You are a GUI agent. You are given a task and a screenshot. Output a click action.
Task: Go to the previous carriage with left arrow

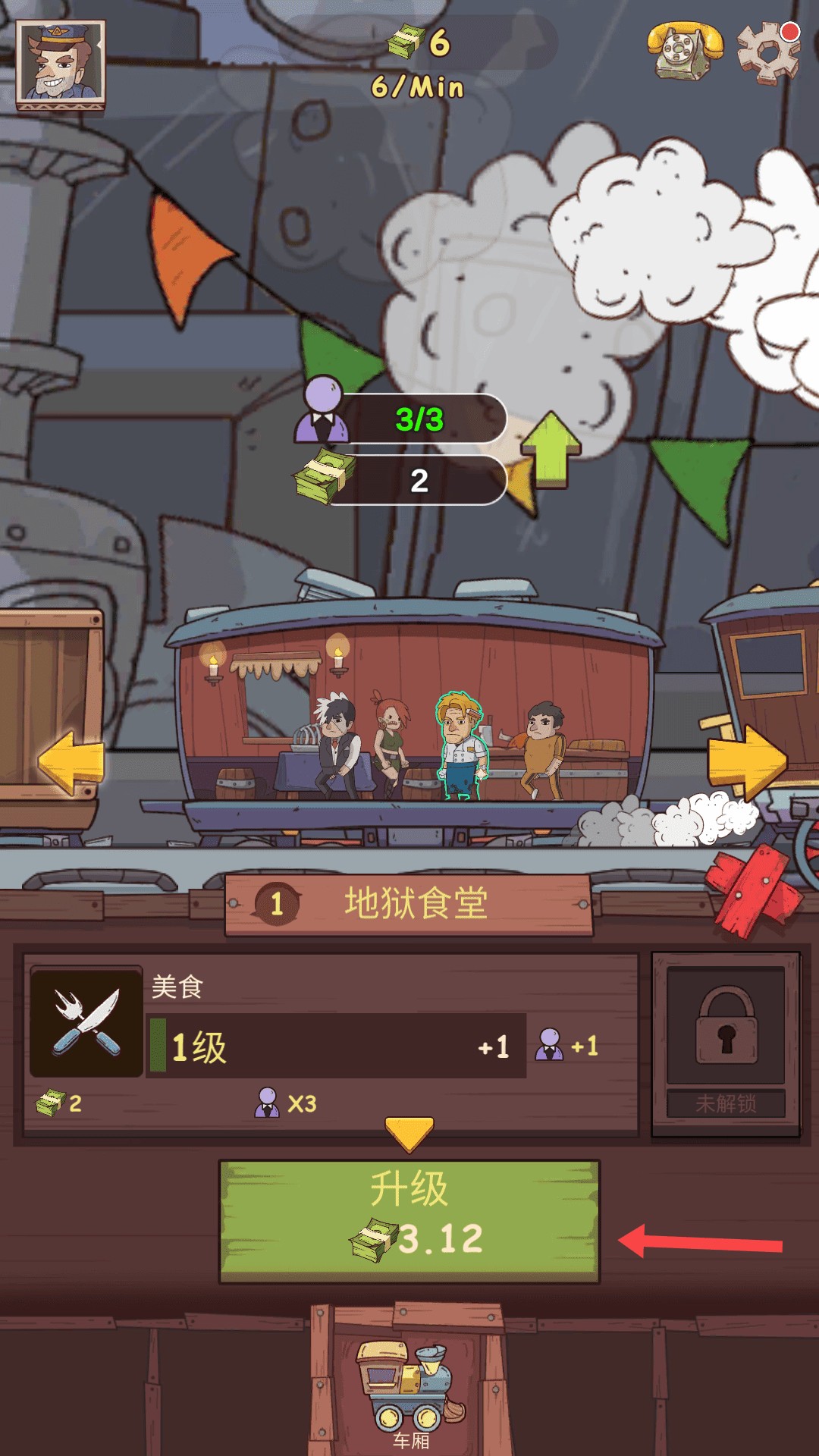(71, 761)
